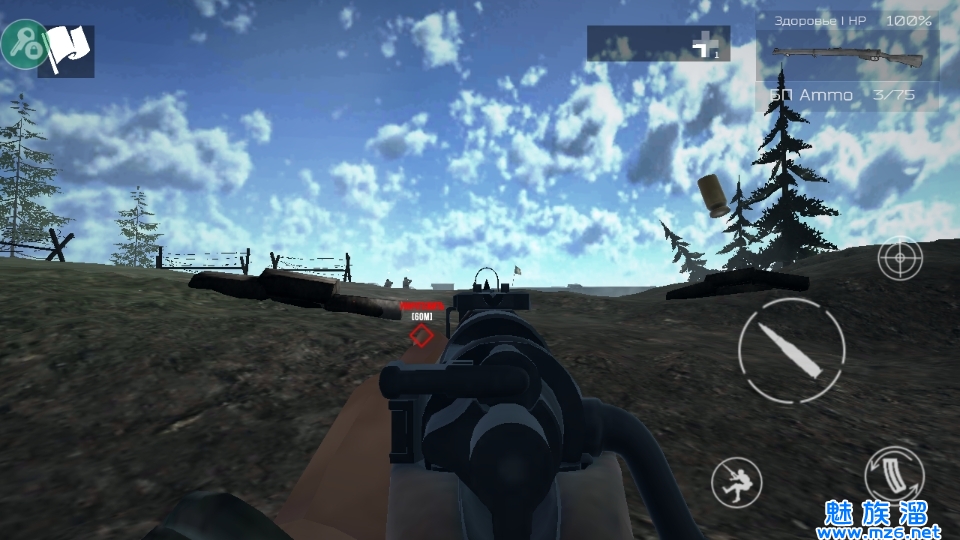
Task: Tap the bullet fire button
Action: click(791, 350)
